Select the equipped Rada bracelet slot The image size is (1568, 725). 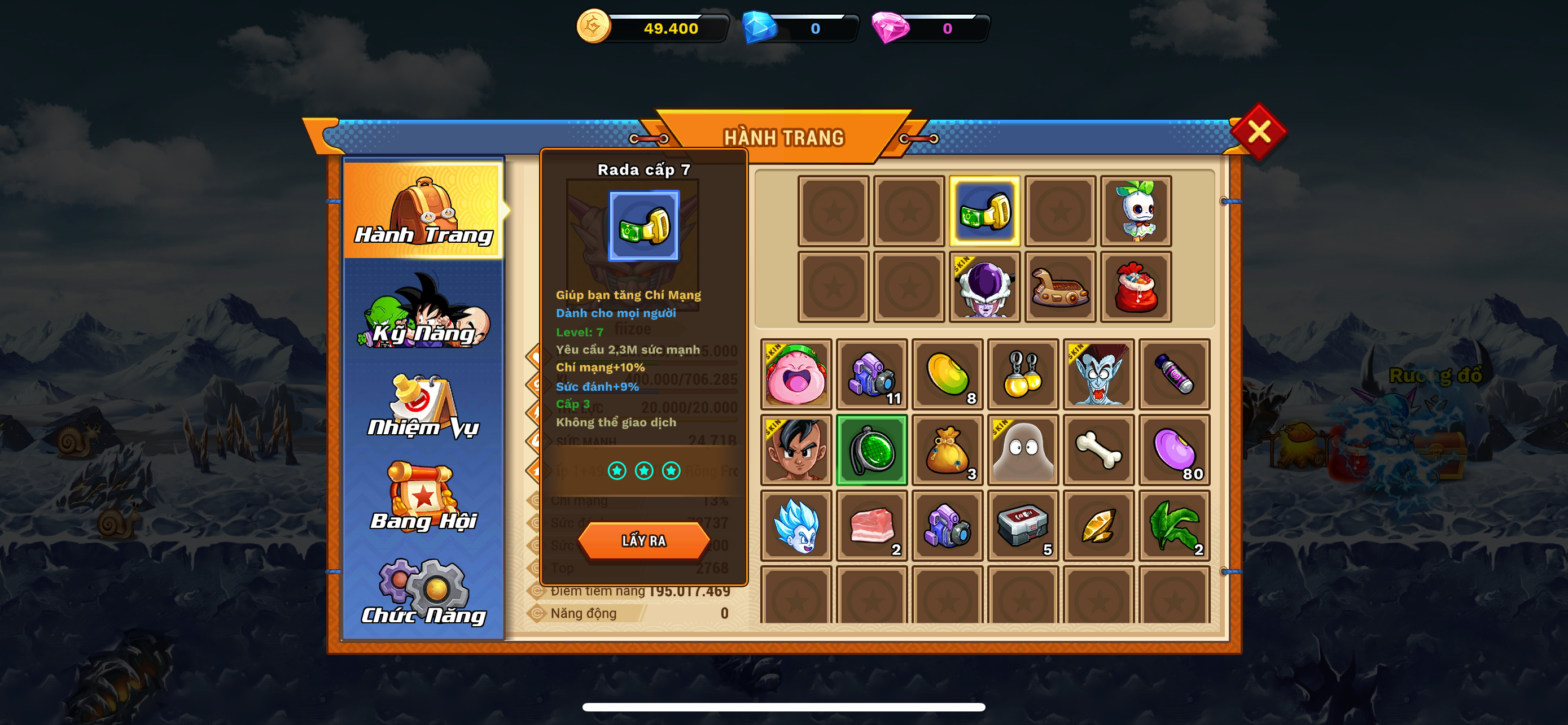coord(984,212)
